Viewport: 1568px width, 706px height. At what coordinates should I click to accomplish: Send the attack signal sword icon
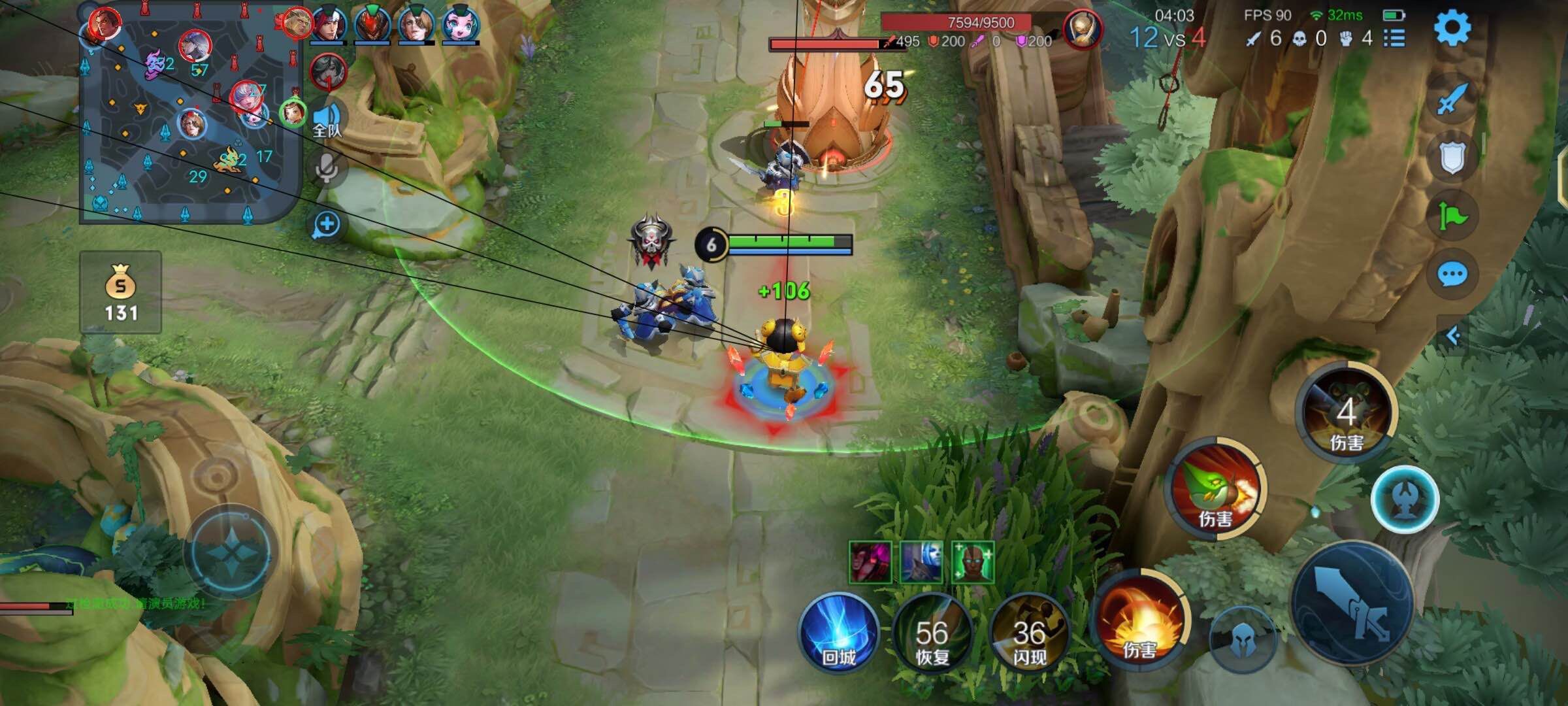tap(1452, 99)
